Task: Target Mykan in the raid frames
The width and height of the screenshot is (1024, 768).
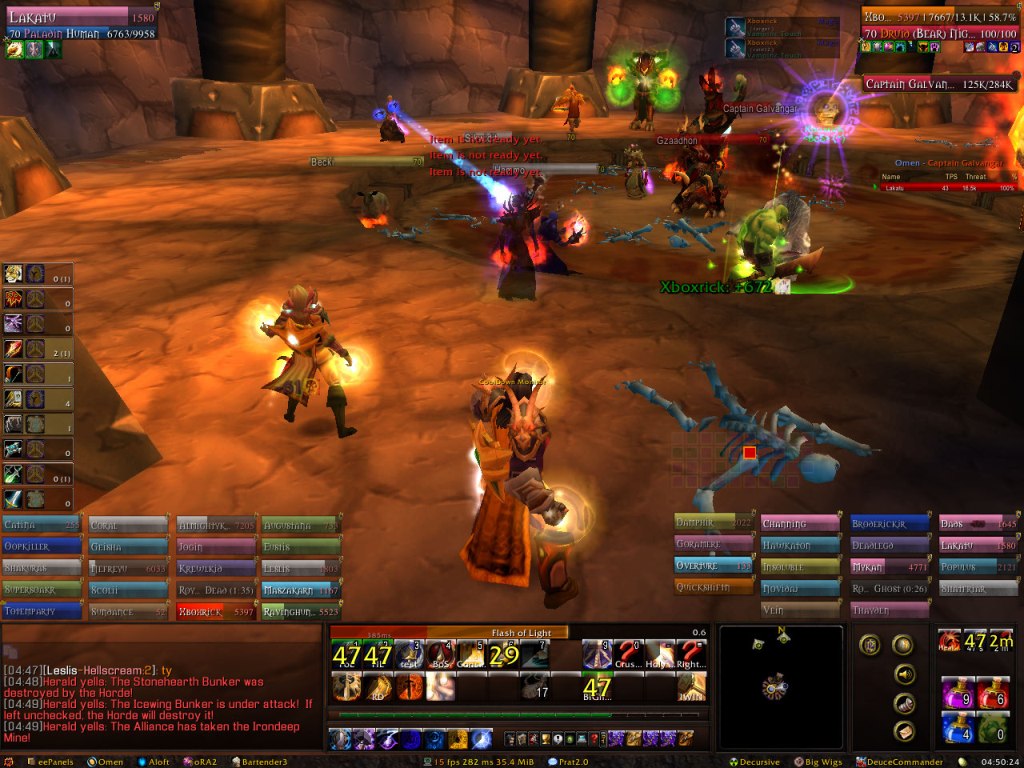Action: coord(886,567)
